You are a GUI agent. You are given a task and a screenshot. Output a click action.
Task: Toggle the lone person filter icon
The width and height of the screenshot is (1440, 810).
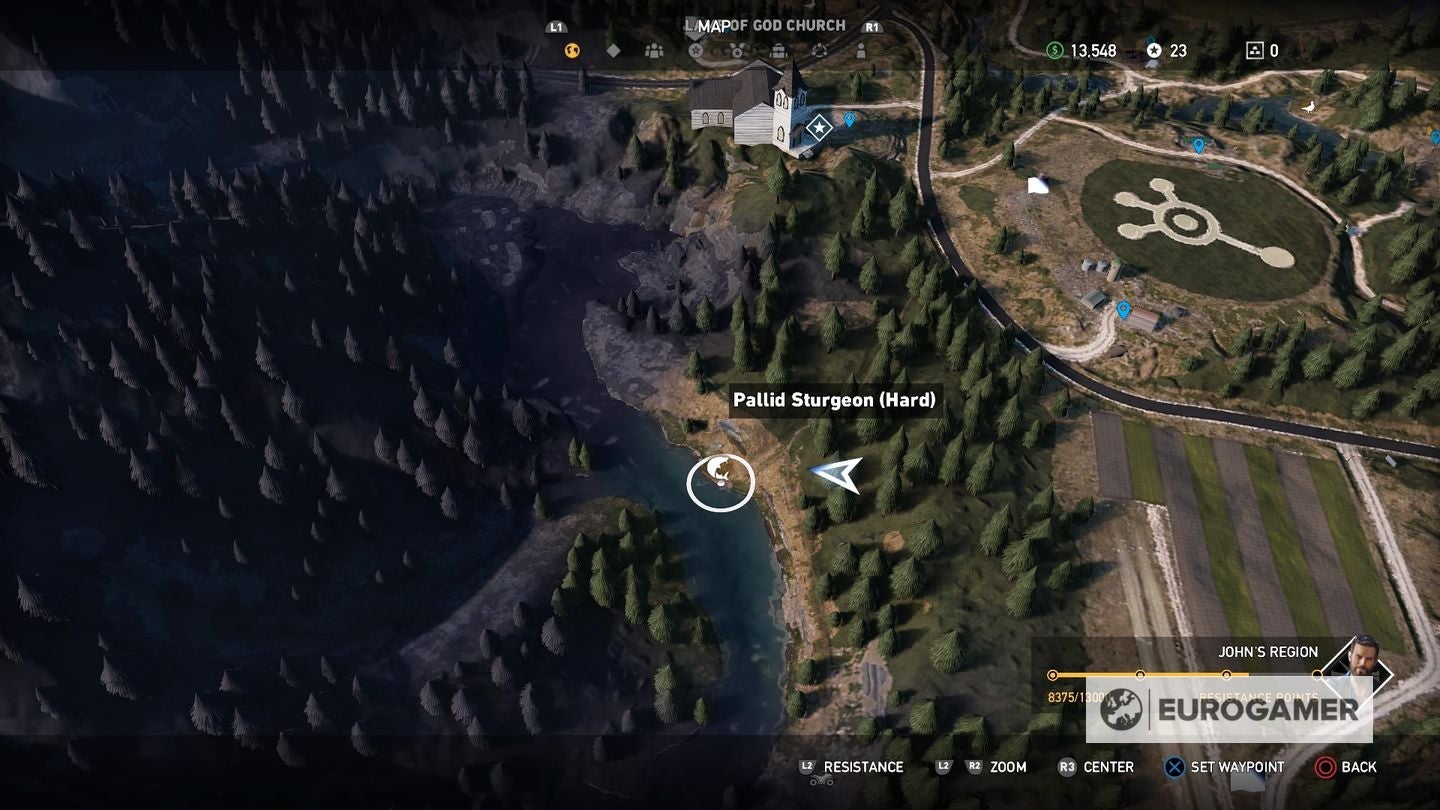click(862, 50)
